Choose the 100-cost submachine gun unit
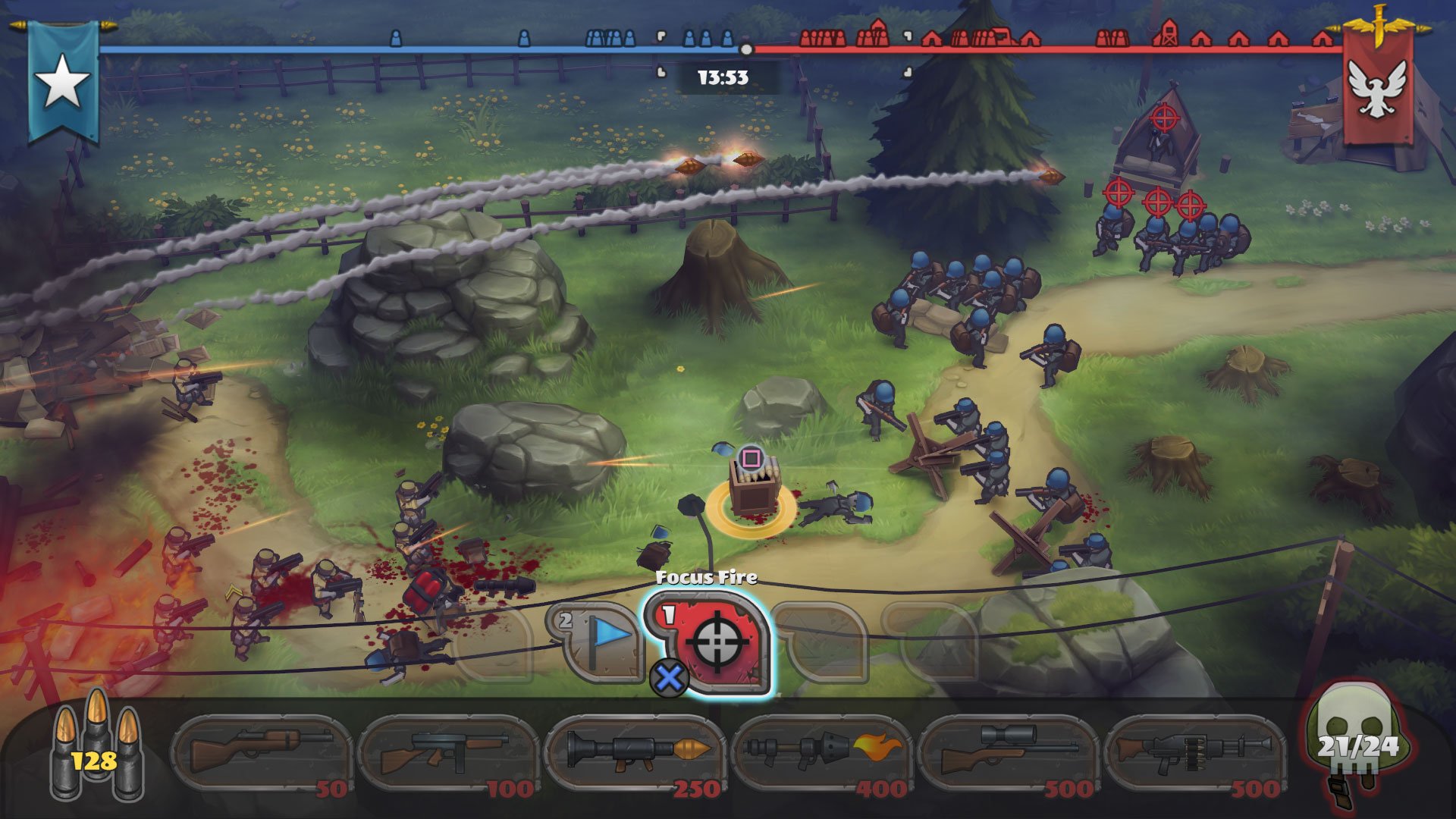This screenshot has width=1456, height=819. click(448, 753)
